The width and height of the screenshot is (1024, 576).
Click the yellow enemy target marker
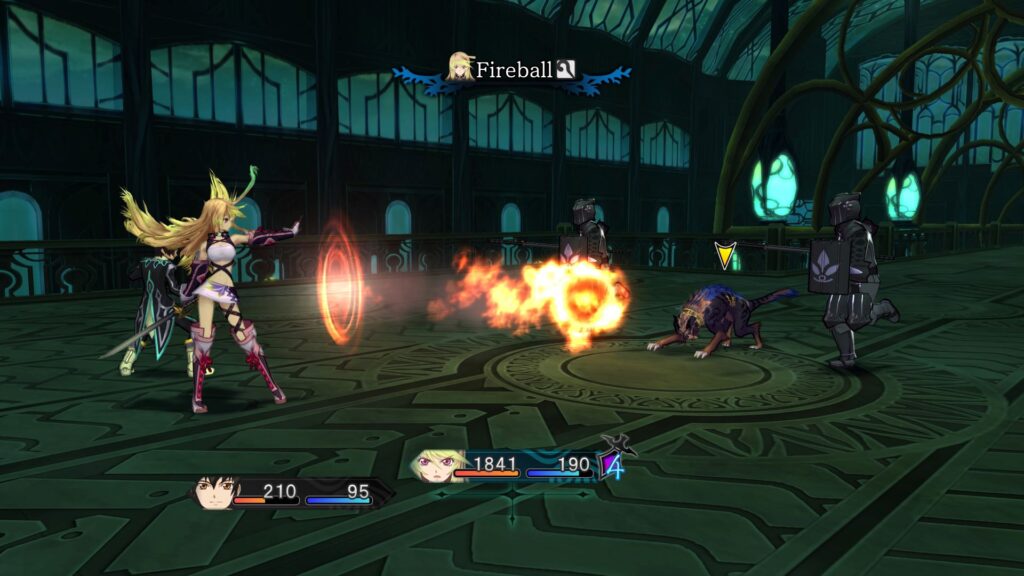click(724, 255)
